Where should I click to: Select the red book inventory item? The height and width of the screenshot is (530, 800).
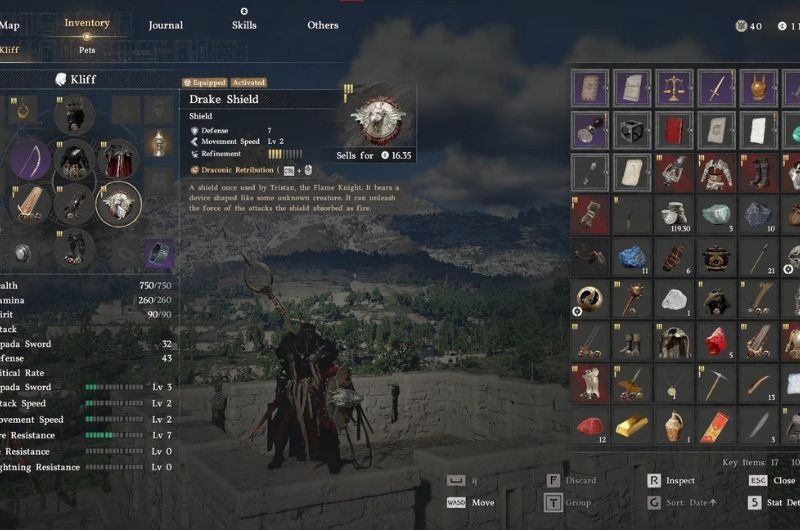(674, 129)
